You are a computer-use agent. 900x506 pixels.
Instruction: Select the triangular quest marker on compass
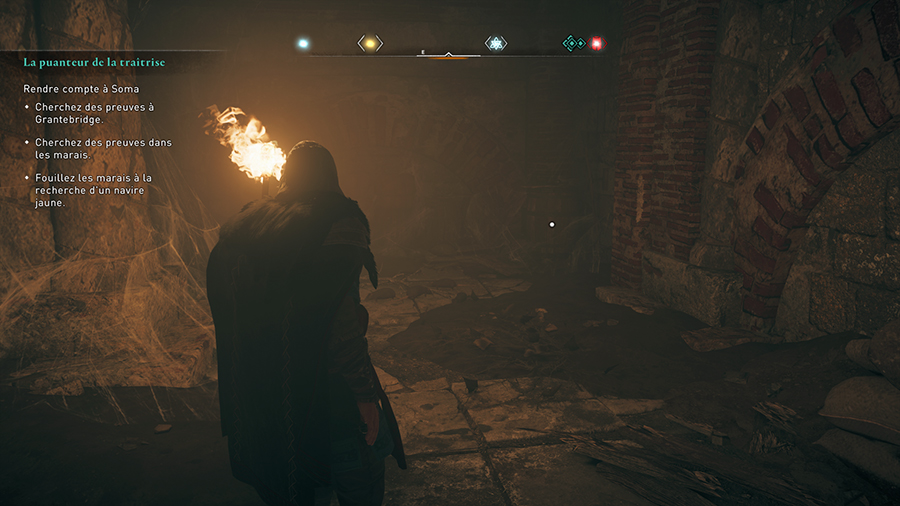[495, 43]
